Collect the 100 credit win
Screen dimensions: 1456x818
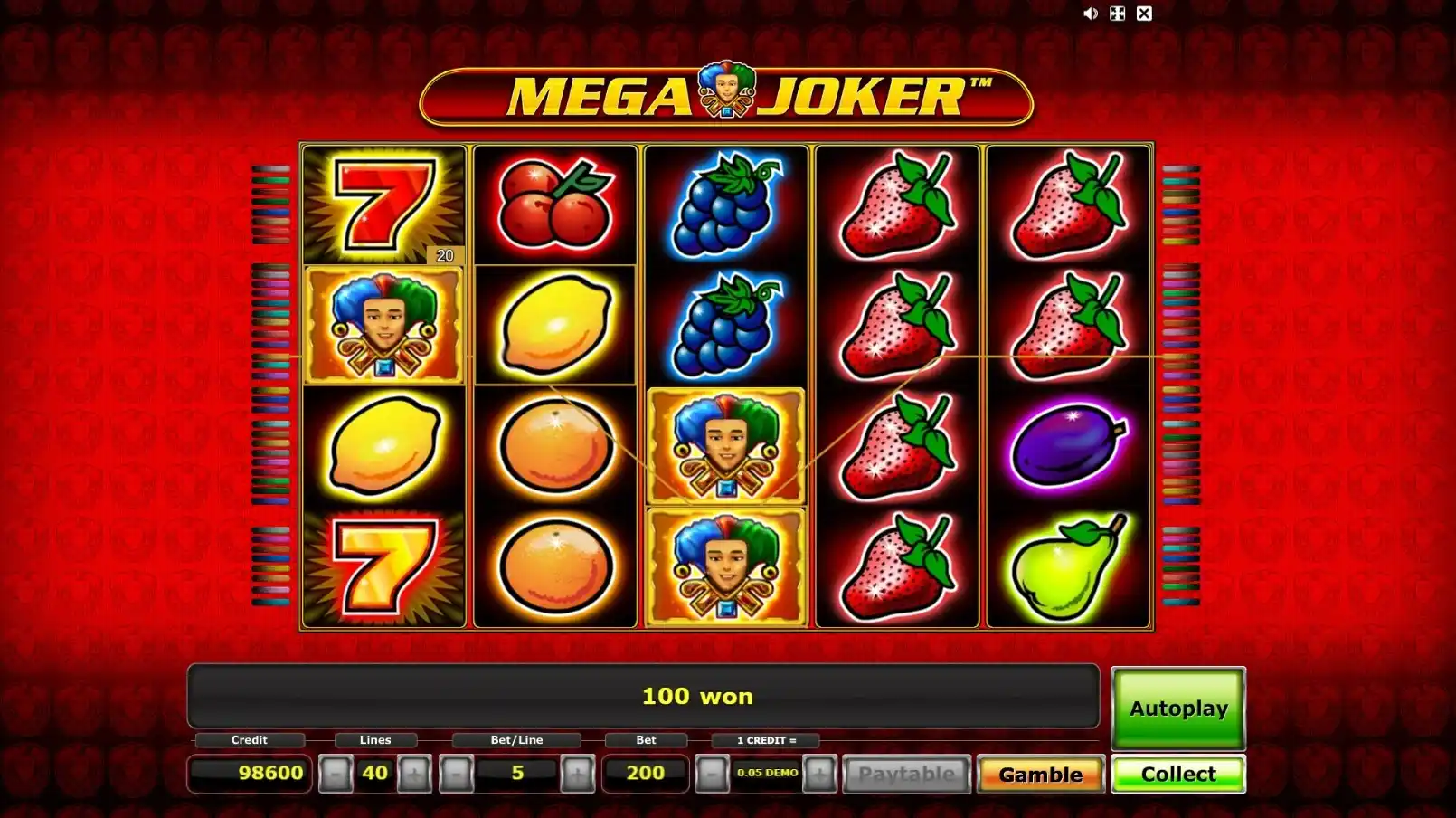click(x=1177, y=775)
